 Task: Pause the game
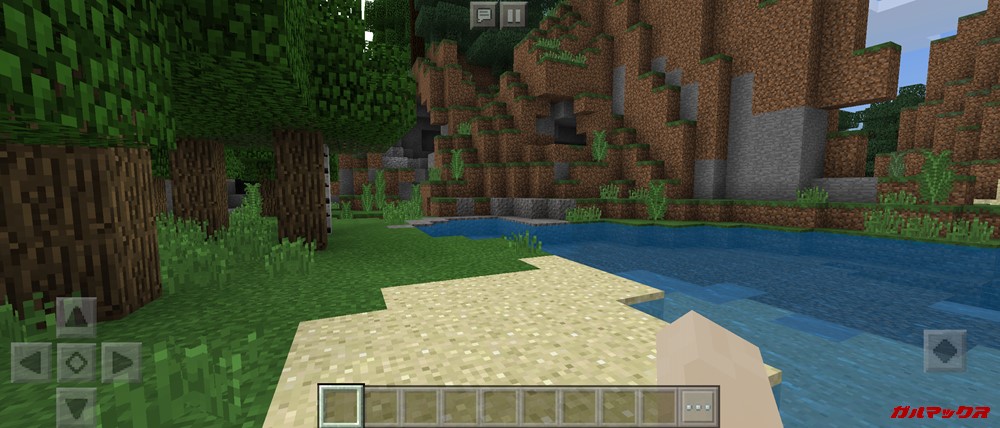coord(512,15)
